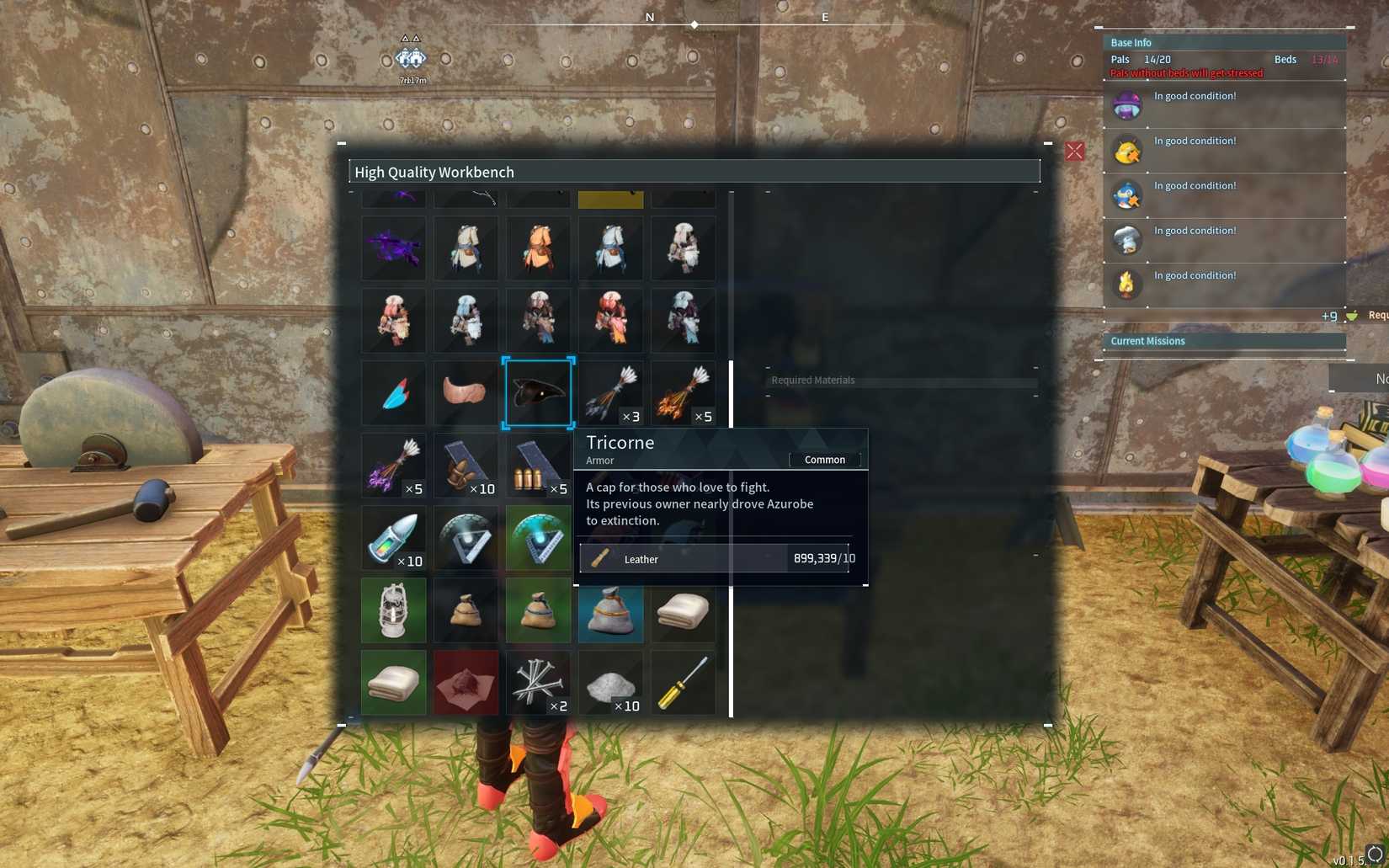Select the lantern crafting recipe
Image resolution: width=1389 pixels, height=868 pixels.
pos(393,610)
